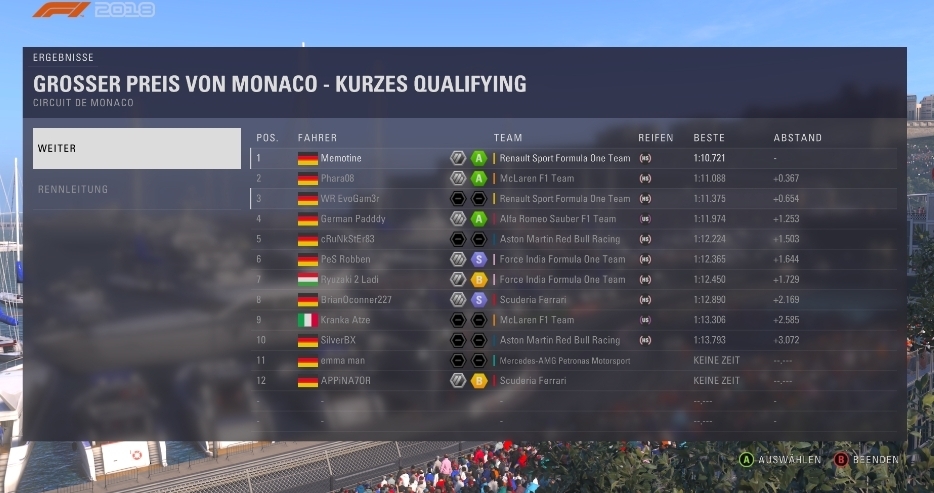This screenshot has height=493, width=934.
Task: Select the amma man result row
Action: tap(573, 360)
